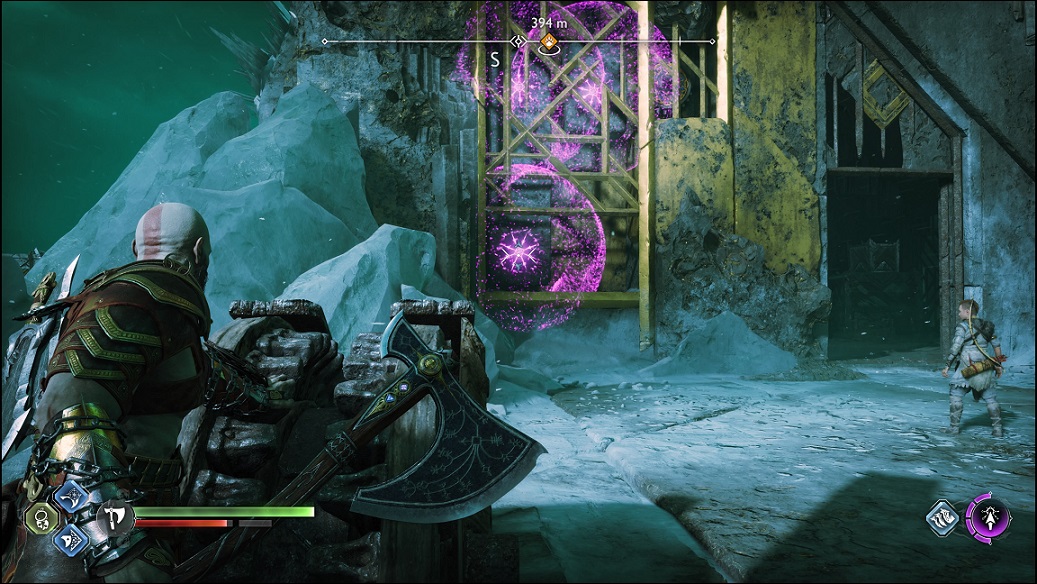Click the compass bar's center diamond indicator
Image resolution: width=1037 pixels, height=584 pixels.
pos(518,42)
